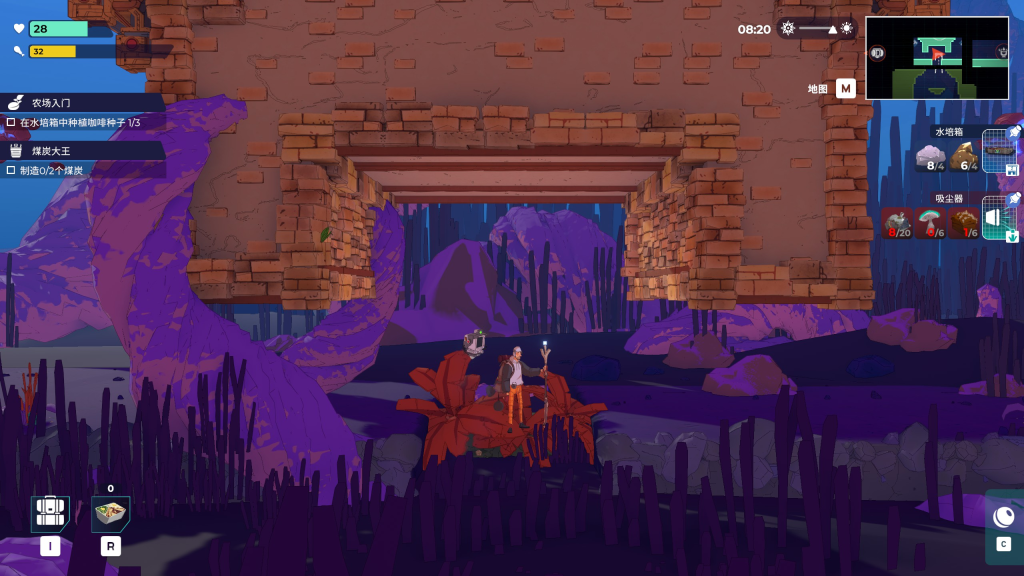Click the scrap metal ingredient 8/20
Screen dimensions: 1024x576
(896, 223)
